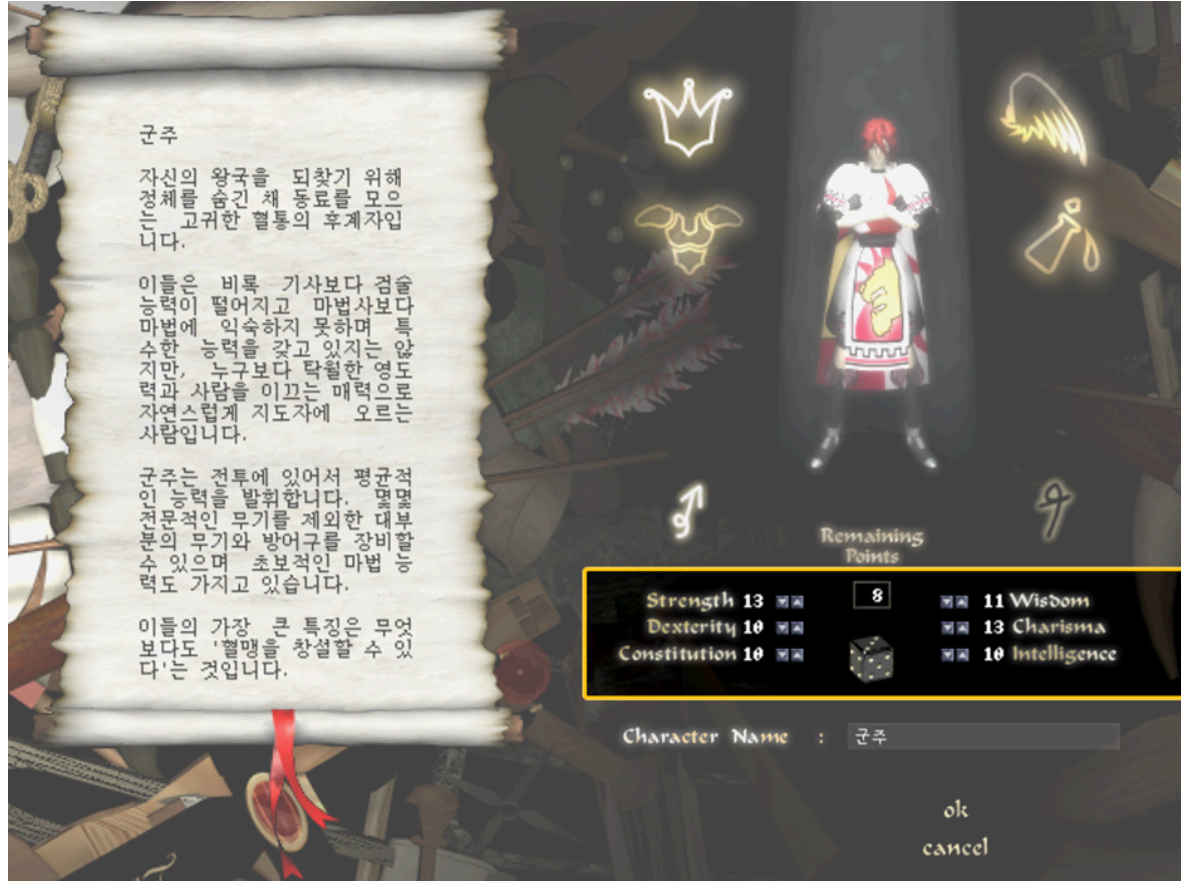Increase Strength with its up arrow
Viewport: 1181px width, 881px height.
798,602
